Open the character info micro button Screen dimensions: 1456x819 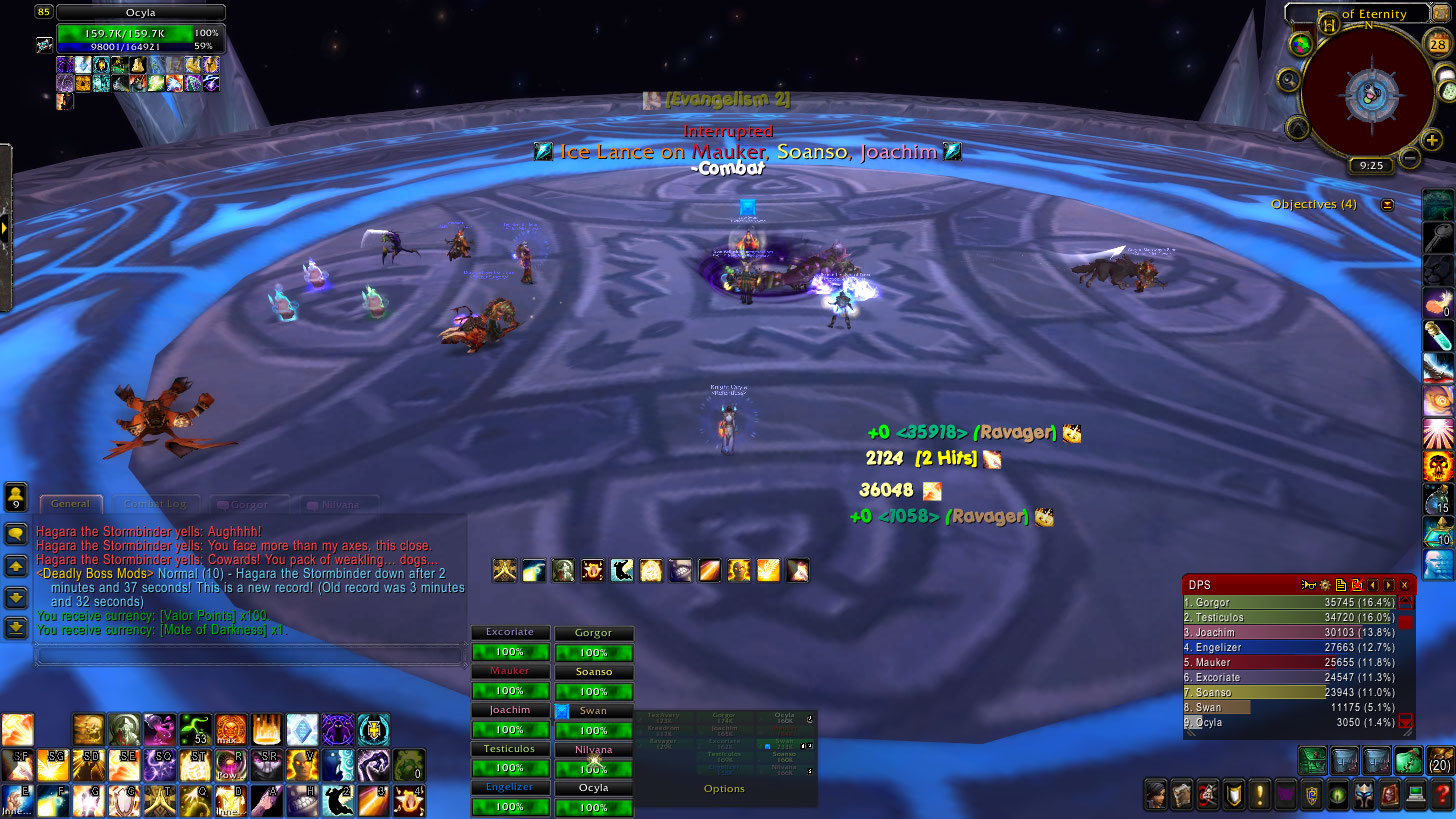tap(1156, 796)
